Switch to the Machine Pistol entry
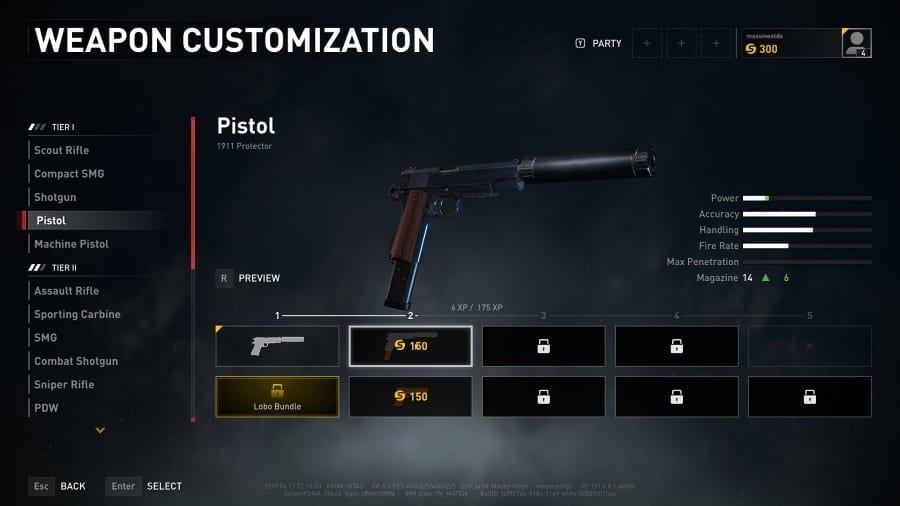The image size is (900, 506). pyautogui.click(x=71, y=244)
